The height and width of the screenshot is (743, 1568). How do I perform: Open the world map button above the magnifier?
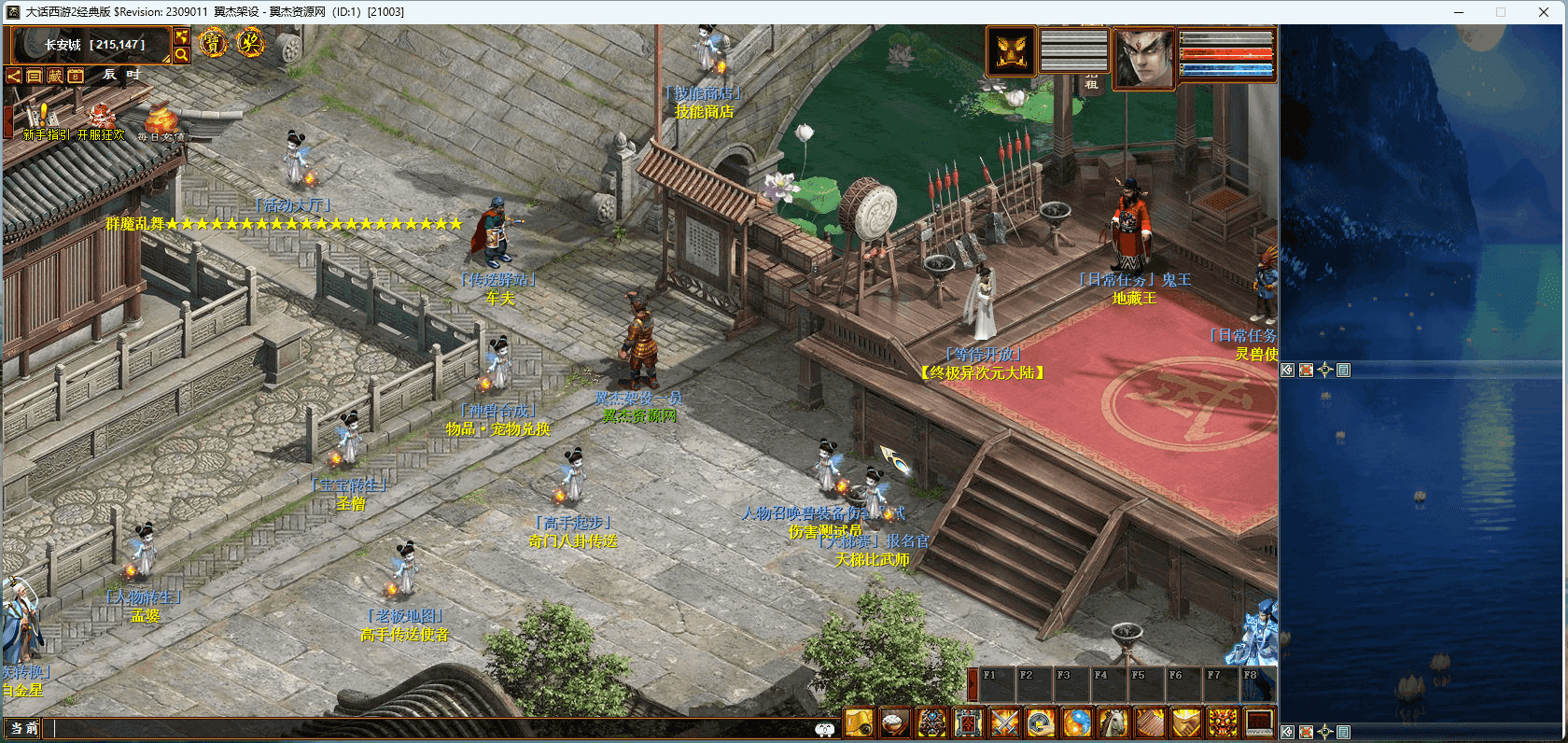pos(182,36)
